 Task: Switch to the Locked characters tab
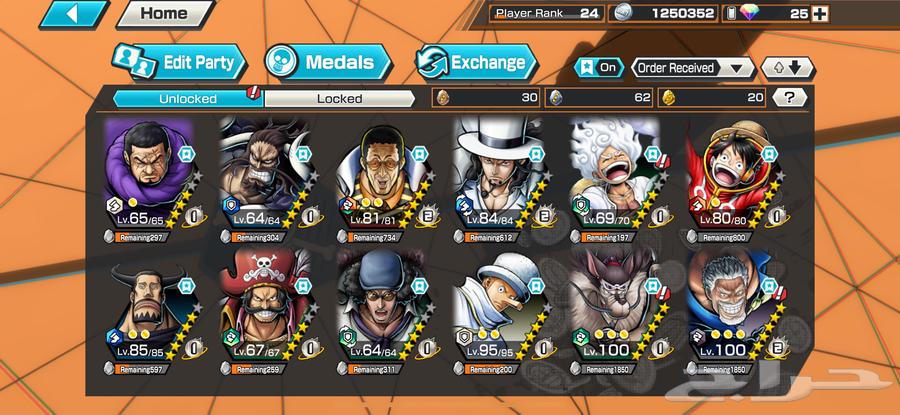[x=339, y=98]
